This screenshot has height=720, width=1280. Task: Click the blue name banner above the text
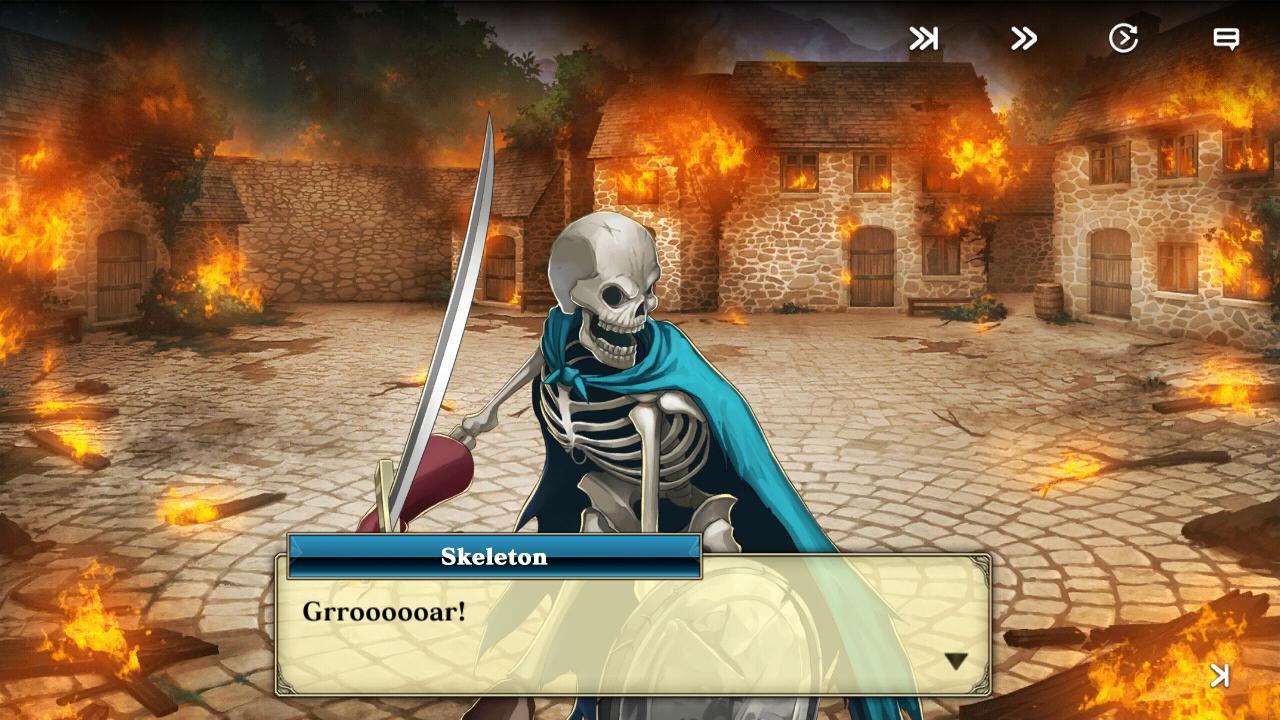[x=495, y=557]
